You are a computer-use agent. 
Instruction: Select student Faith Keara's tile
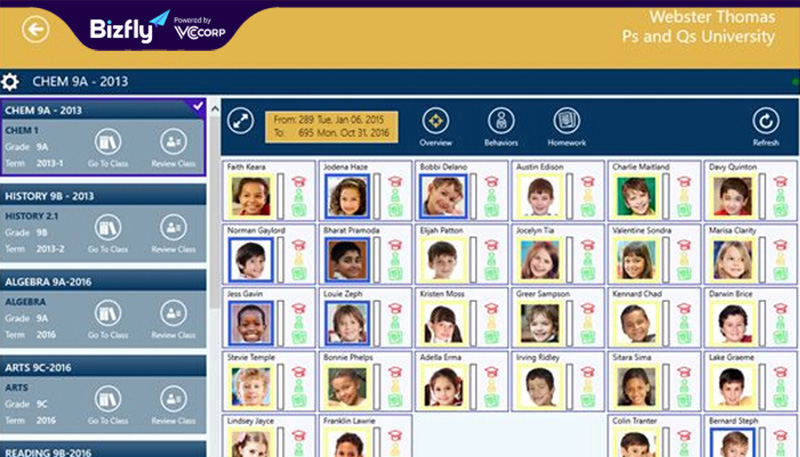click(x=268, y=190)
